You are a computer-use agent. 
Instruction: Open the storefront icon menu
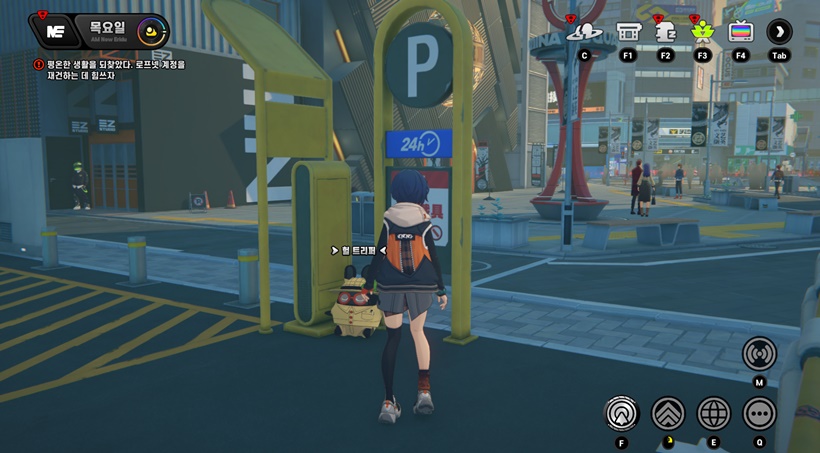tap(628, 31)
